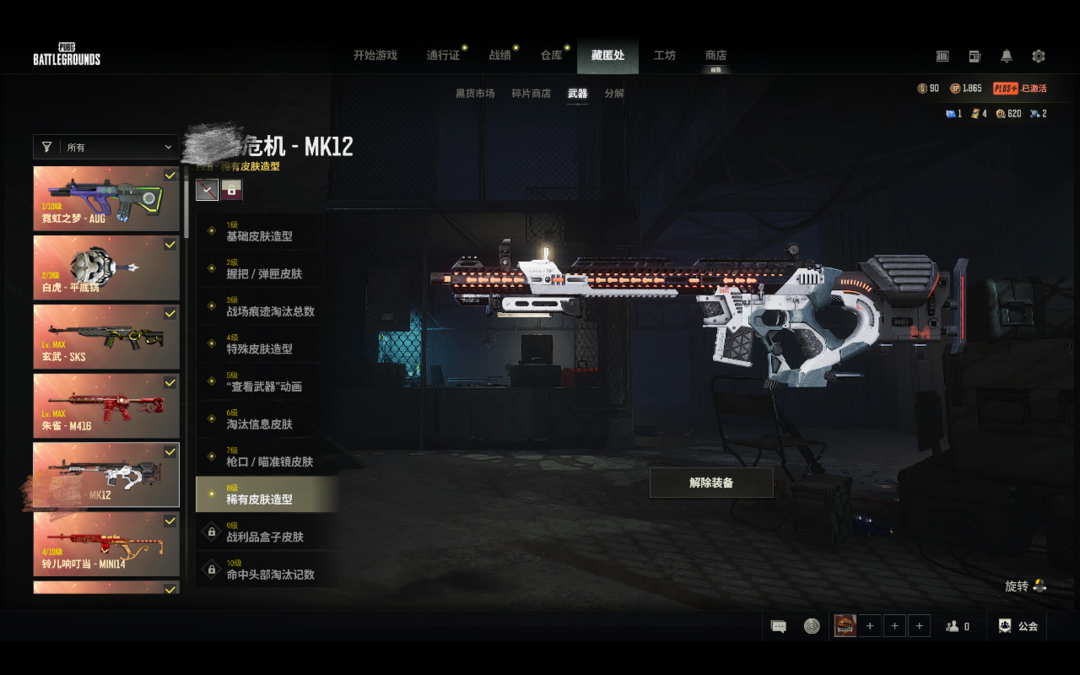Pick the 铃儿响叮当 - MINI14 skin
The image size is (1080, 675).
coord(106,543)
